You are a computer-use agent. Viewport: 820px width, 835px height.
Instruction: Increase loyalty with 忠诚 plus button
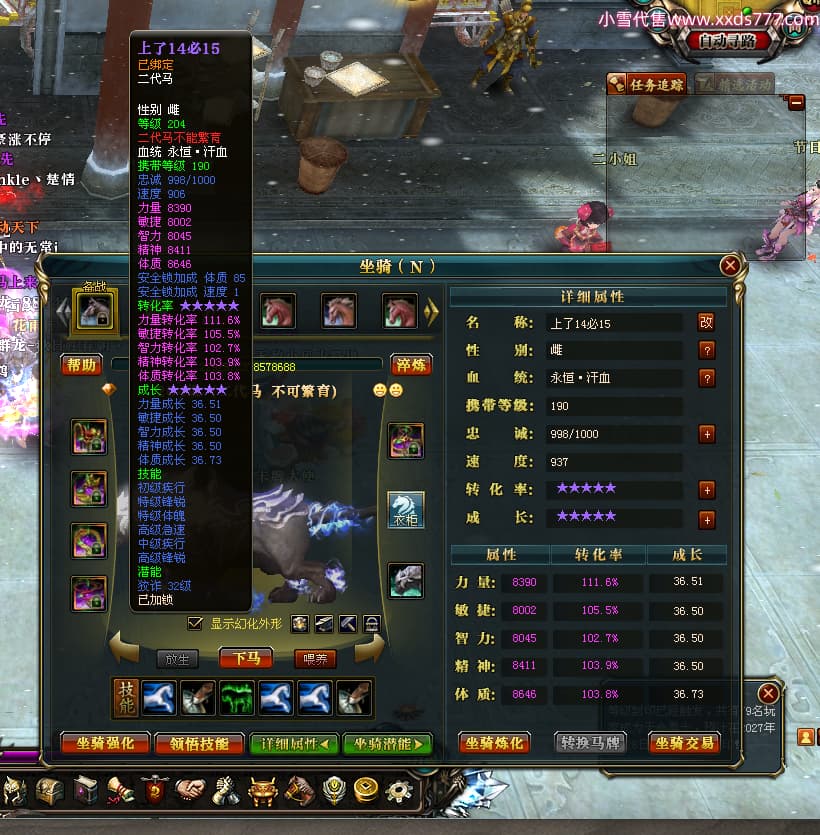tap(706, 434)
